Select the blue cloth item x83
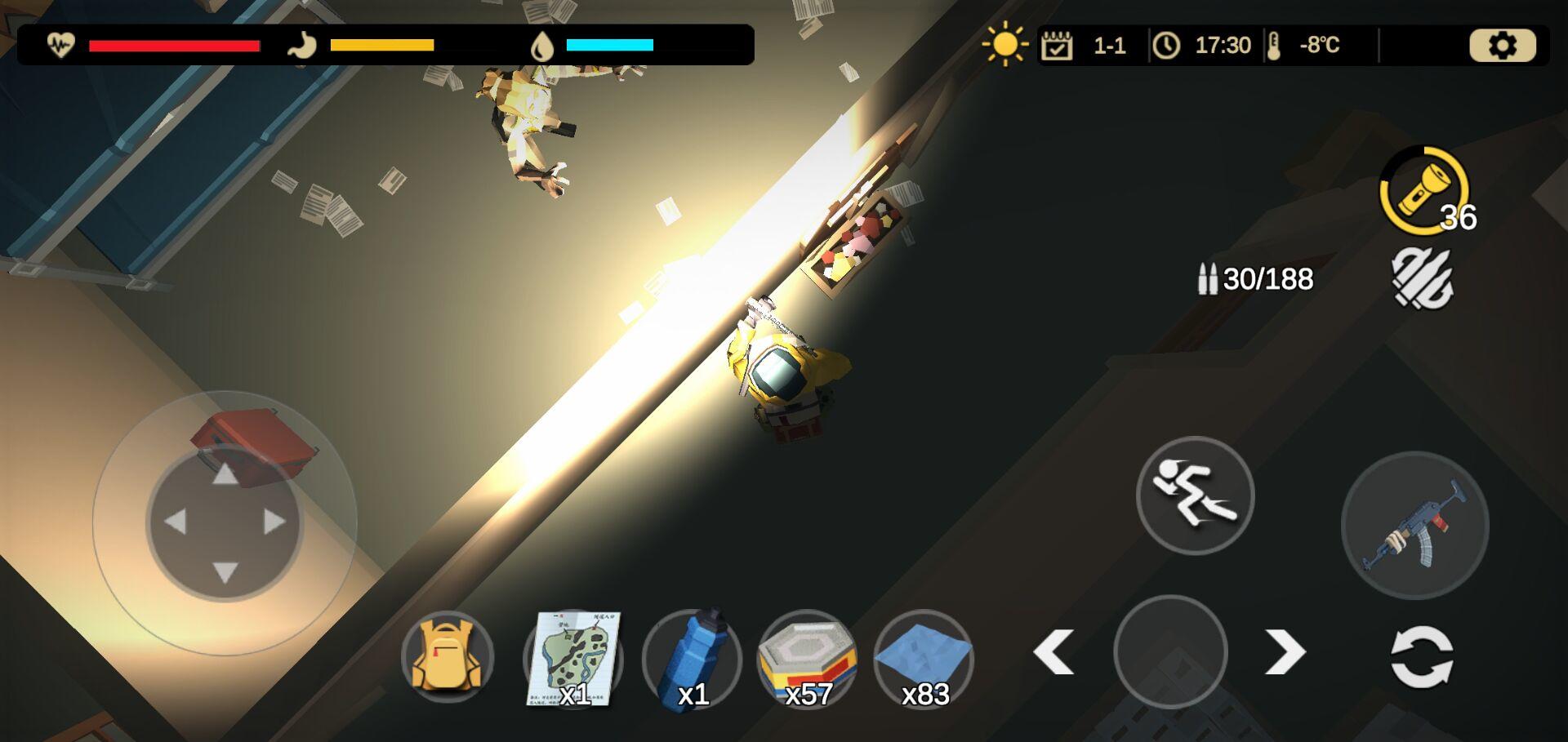The width and height of the screenshot is (1568, 742). pos(924,658)
